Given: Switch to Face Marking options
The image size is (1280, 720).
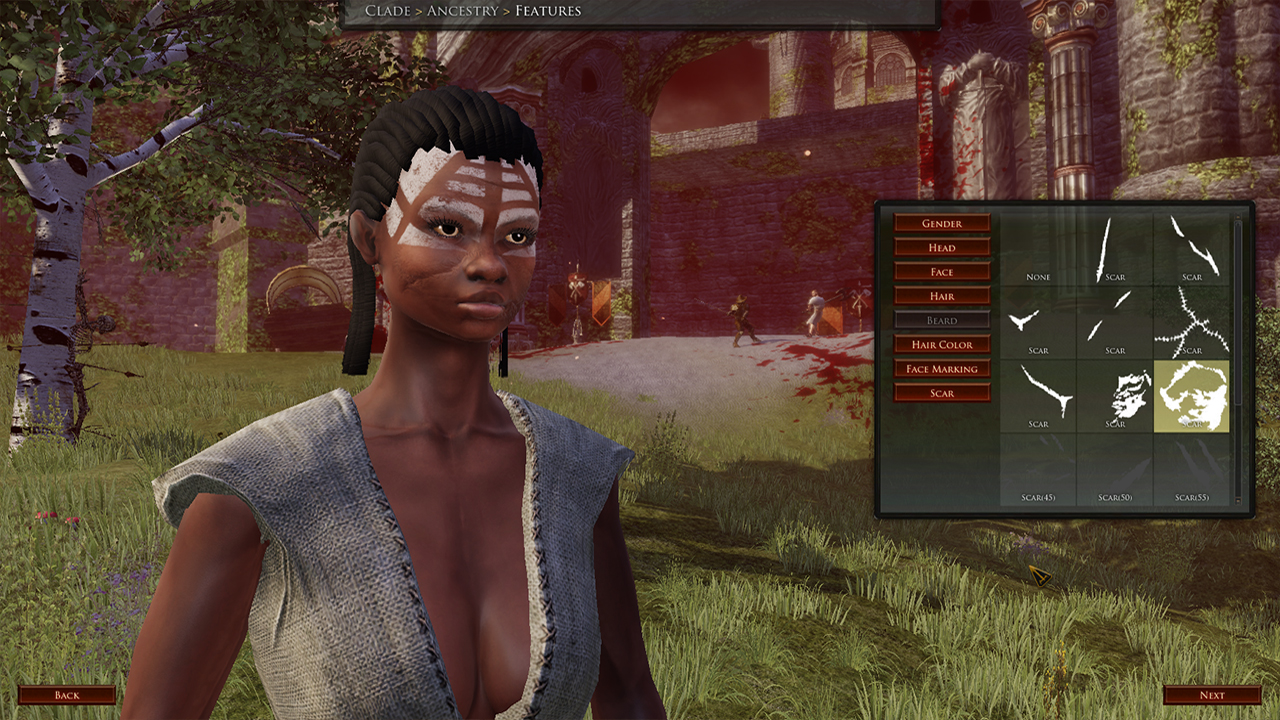Looking at the screenshot, I should point(941,368).
